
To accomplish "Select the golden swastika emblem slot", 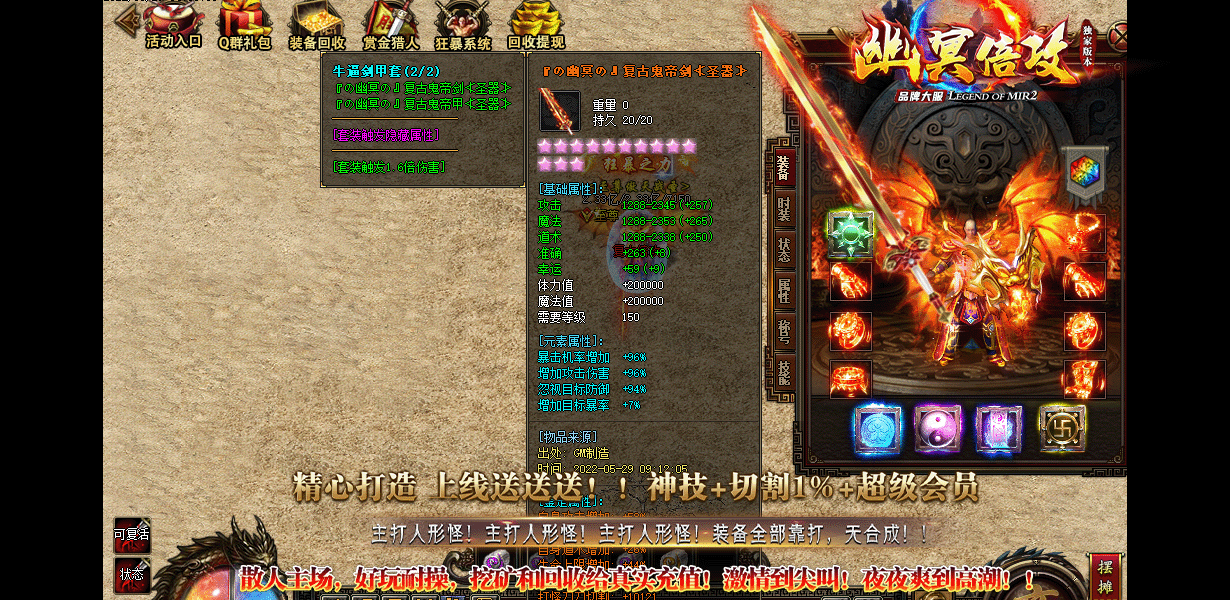I will (1062, 428).
